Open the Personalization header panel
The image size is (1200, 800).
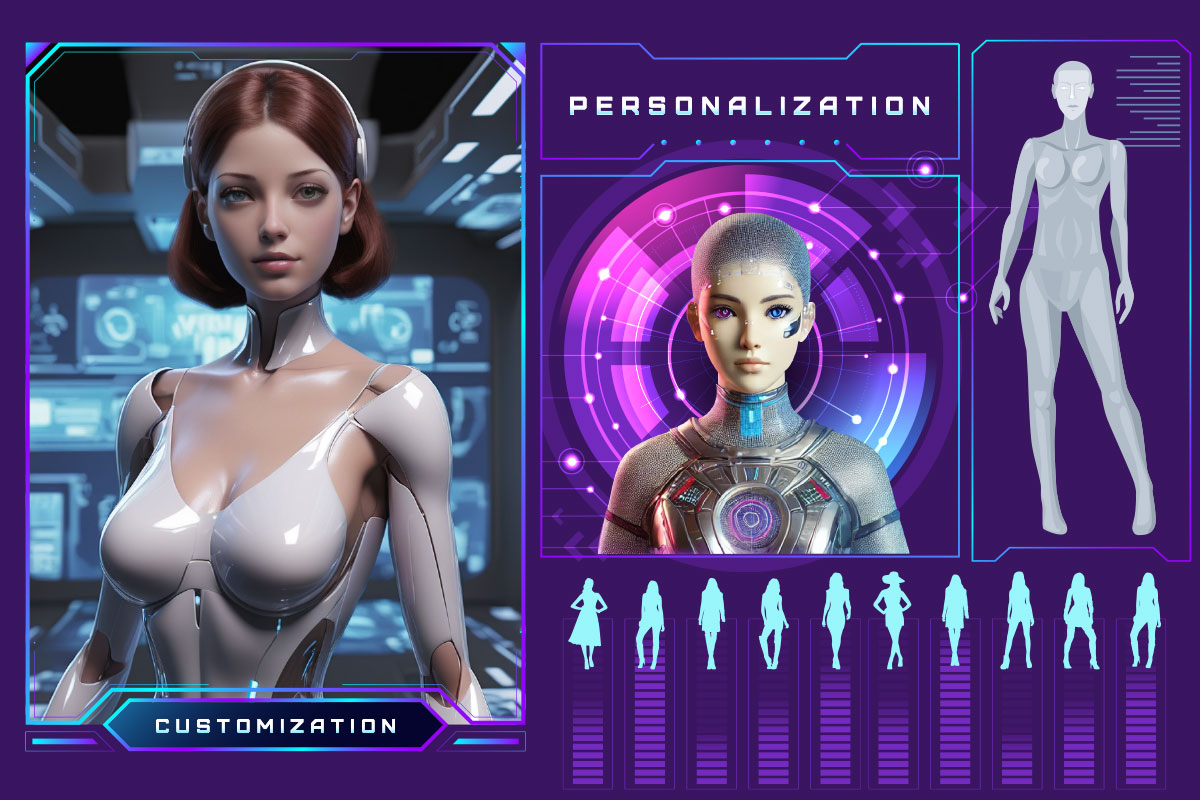click(749, 105)
